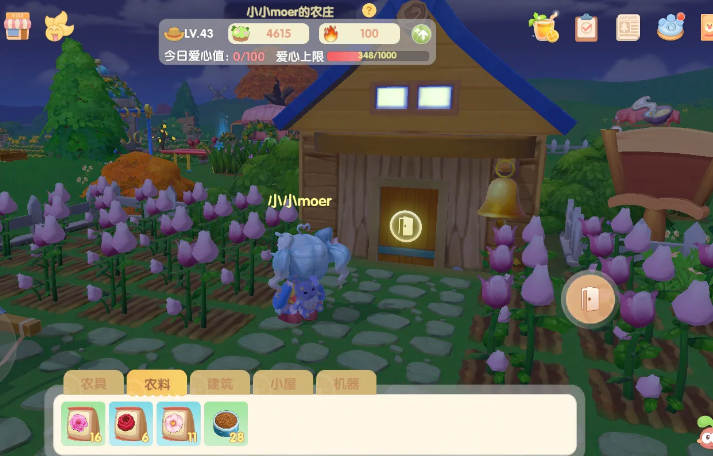
Task: Tap the yellow bird icon
Action: pos(59,27)
